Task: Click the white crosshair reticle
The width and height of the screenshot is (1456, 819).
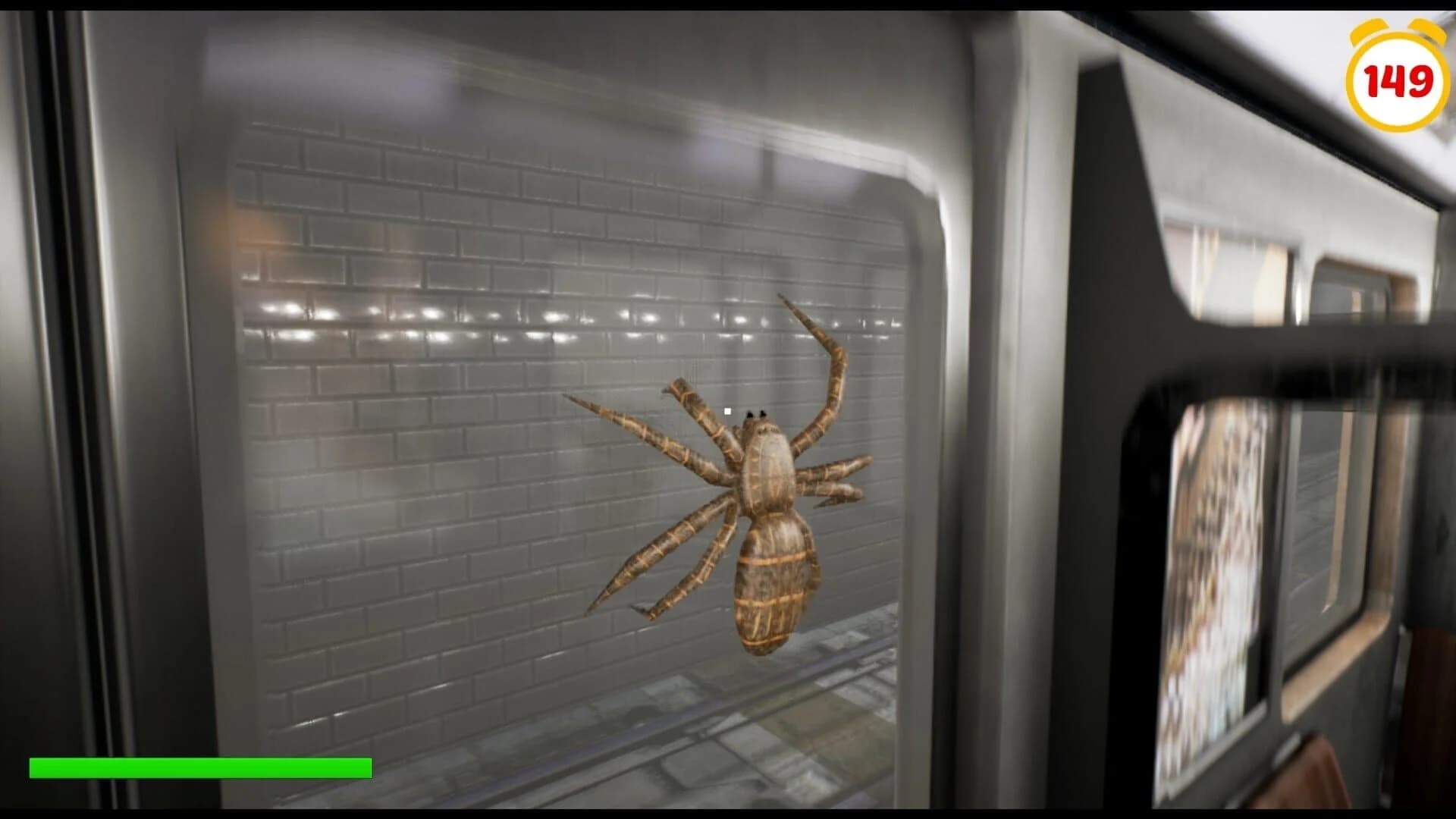Action: point(726,409)
